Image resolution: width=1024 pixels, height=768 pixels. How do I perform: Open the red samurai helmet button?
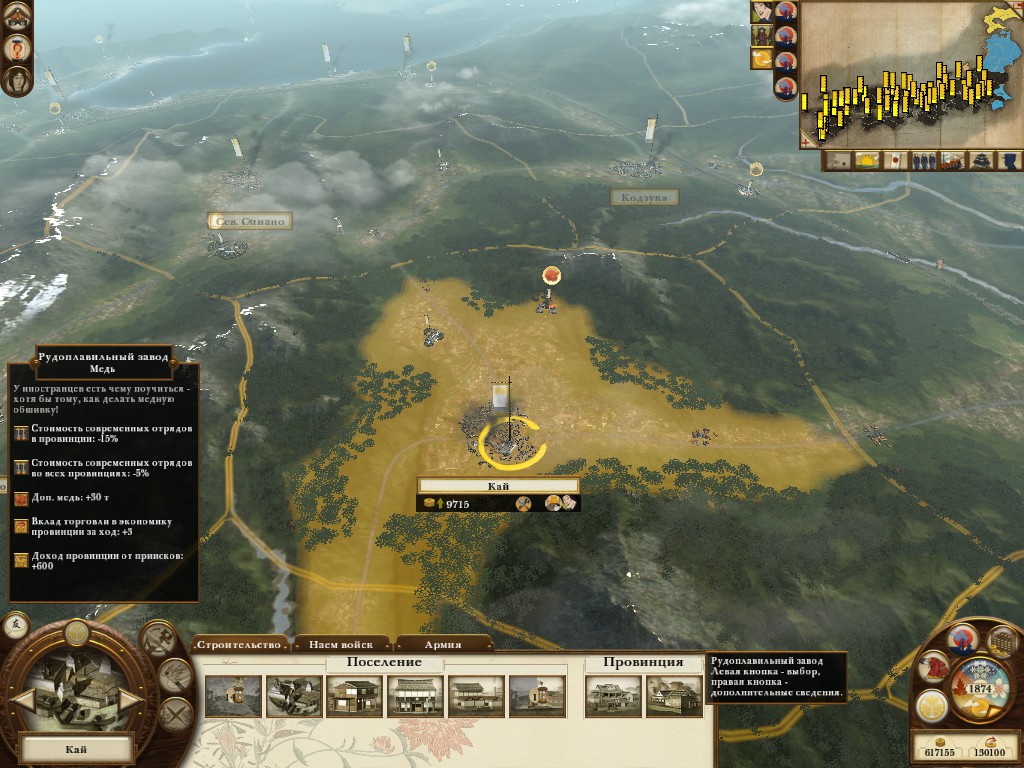[933, 667]
